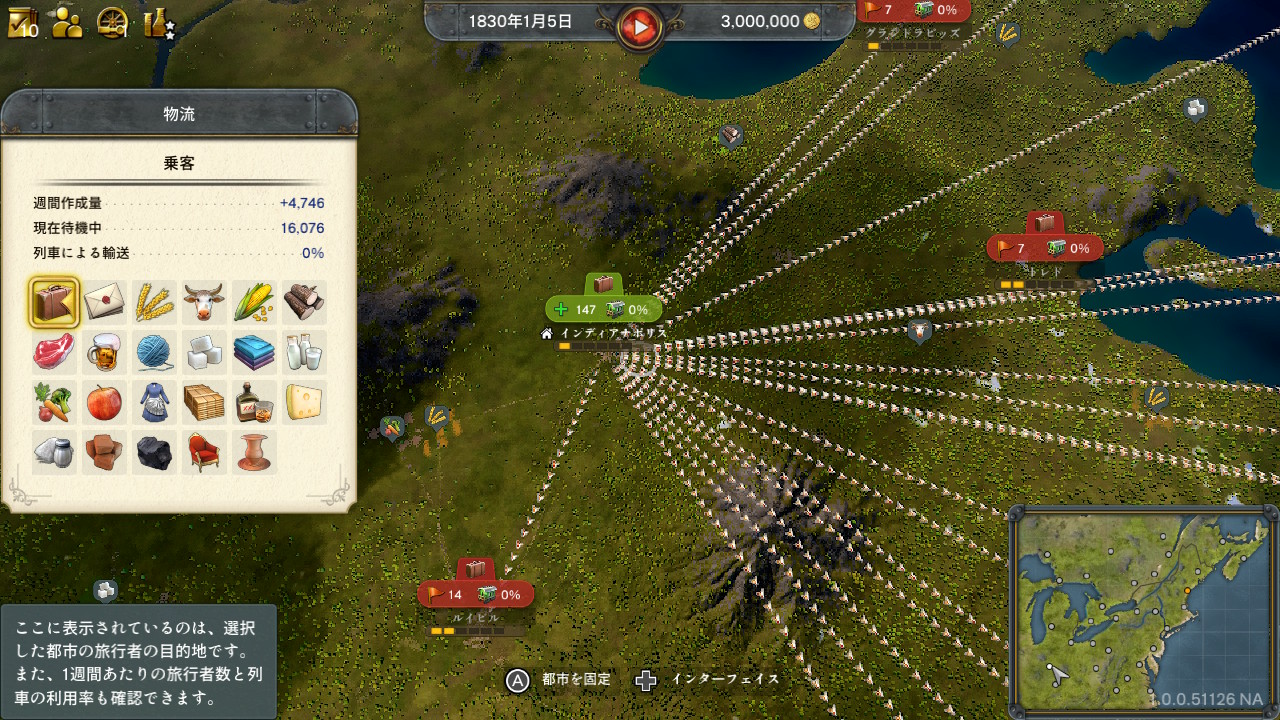Open the wheel and key icon
Screen dimensions: 1280x720
[x=112, y=22]
